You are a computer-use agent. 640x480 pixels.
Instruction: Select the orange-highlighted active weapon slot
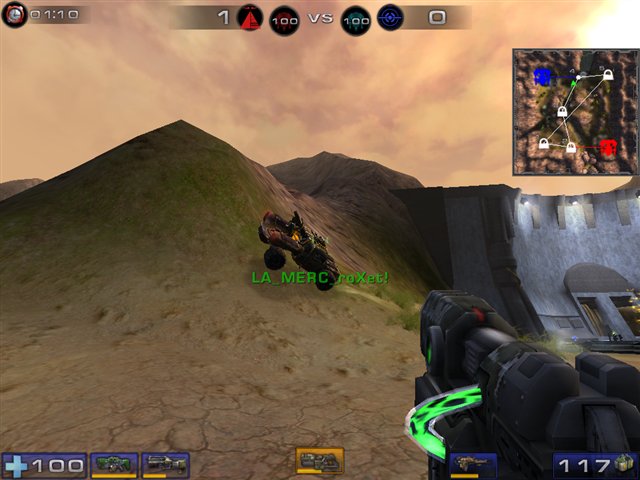[x=320, y=460]
